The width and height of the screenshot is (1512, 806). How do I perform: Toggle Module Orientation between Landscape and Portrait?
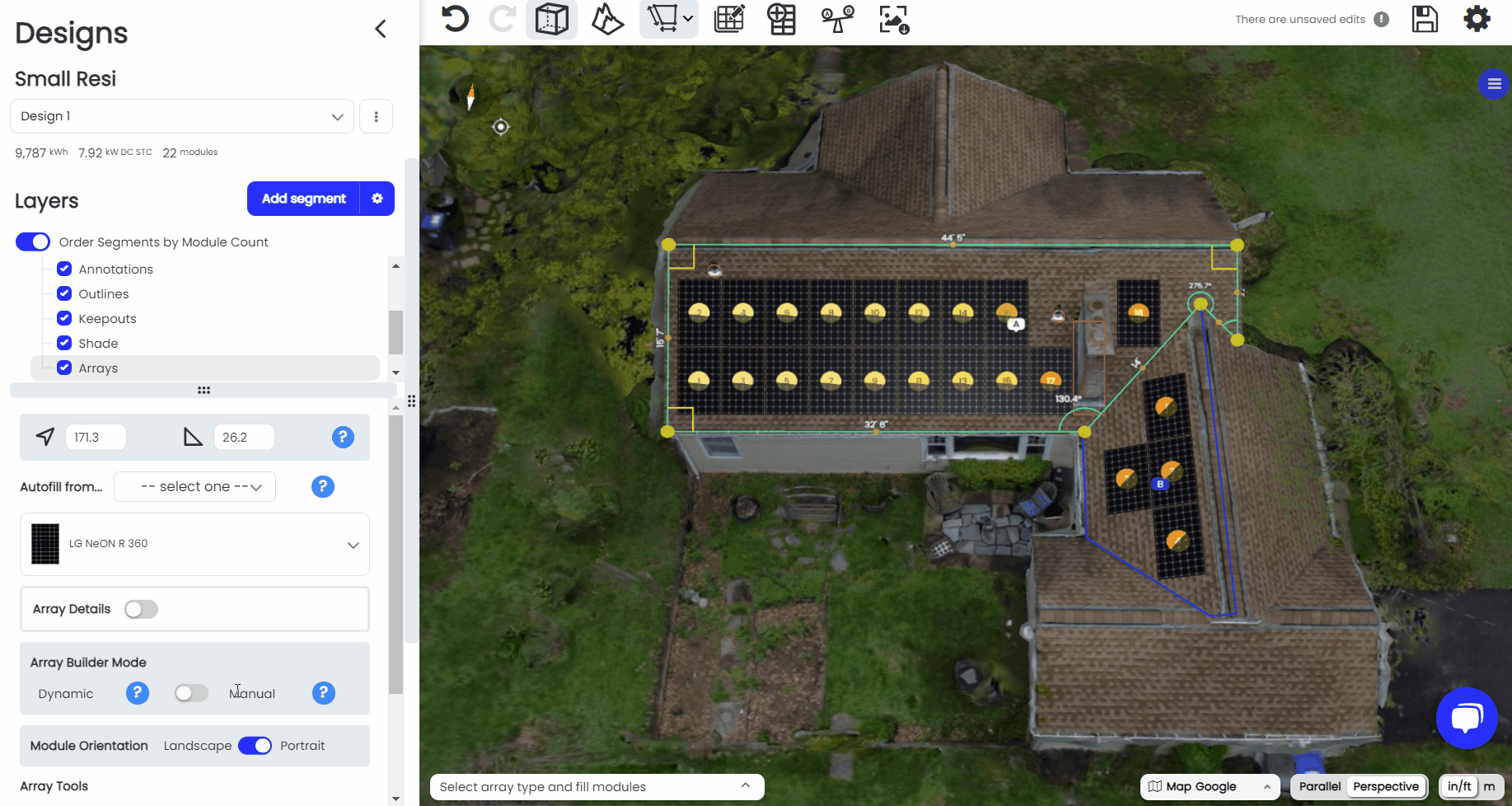(x=255, y=746)
